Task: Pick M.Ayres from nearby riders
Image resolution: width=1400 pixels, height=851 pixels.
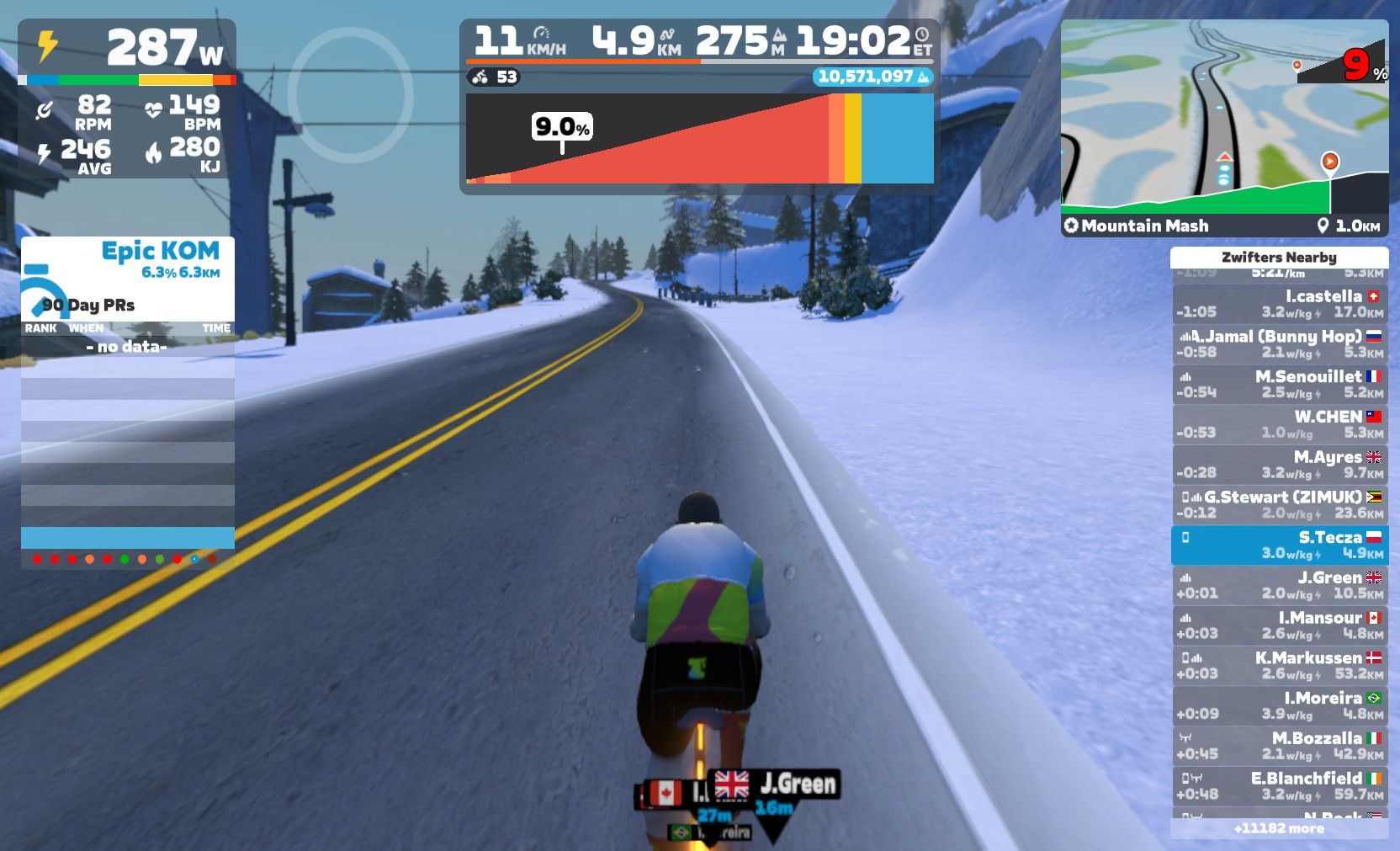Action: click(1279, 465)
